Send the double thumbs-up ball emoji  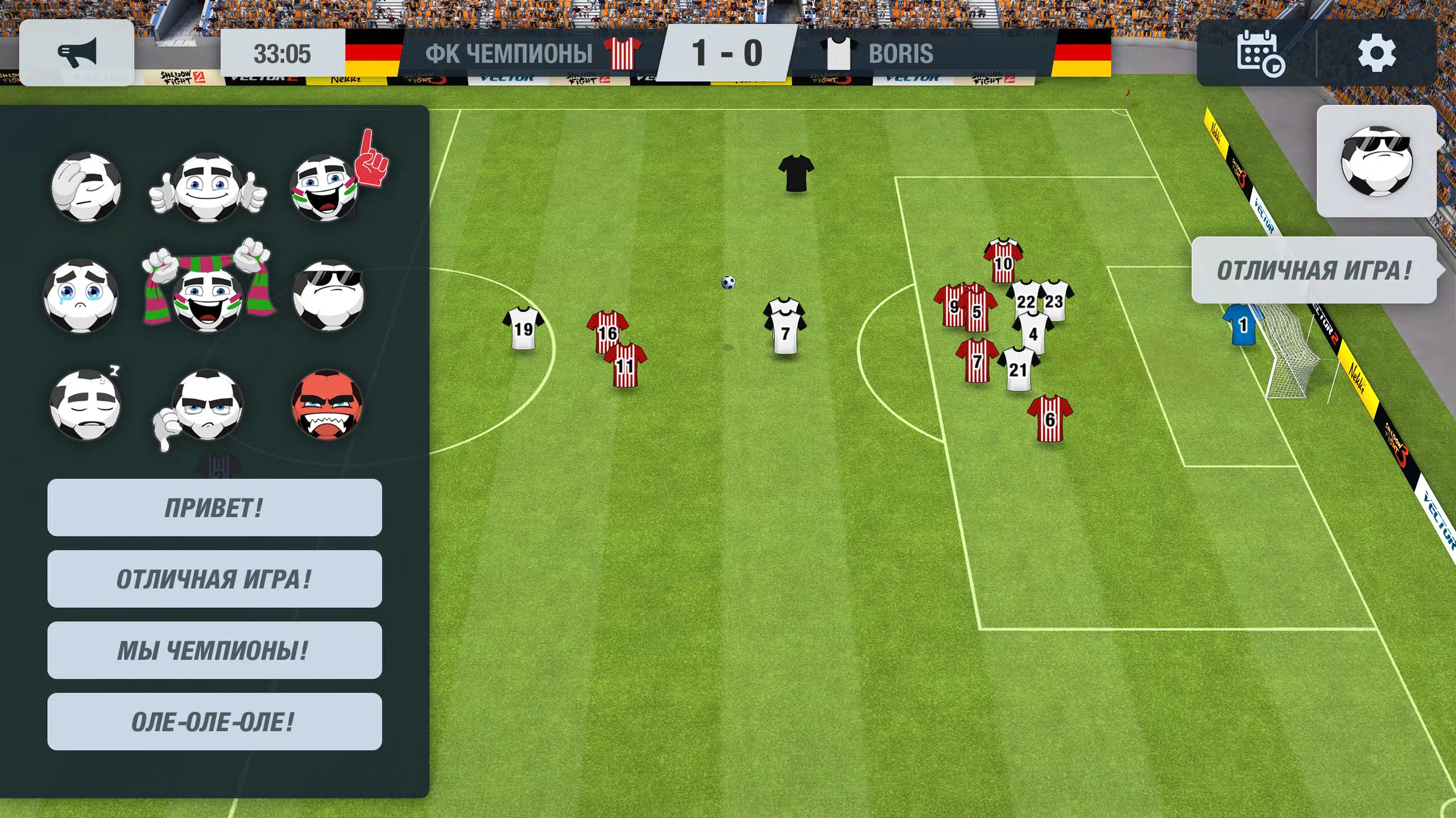[x=208, y=188]
